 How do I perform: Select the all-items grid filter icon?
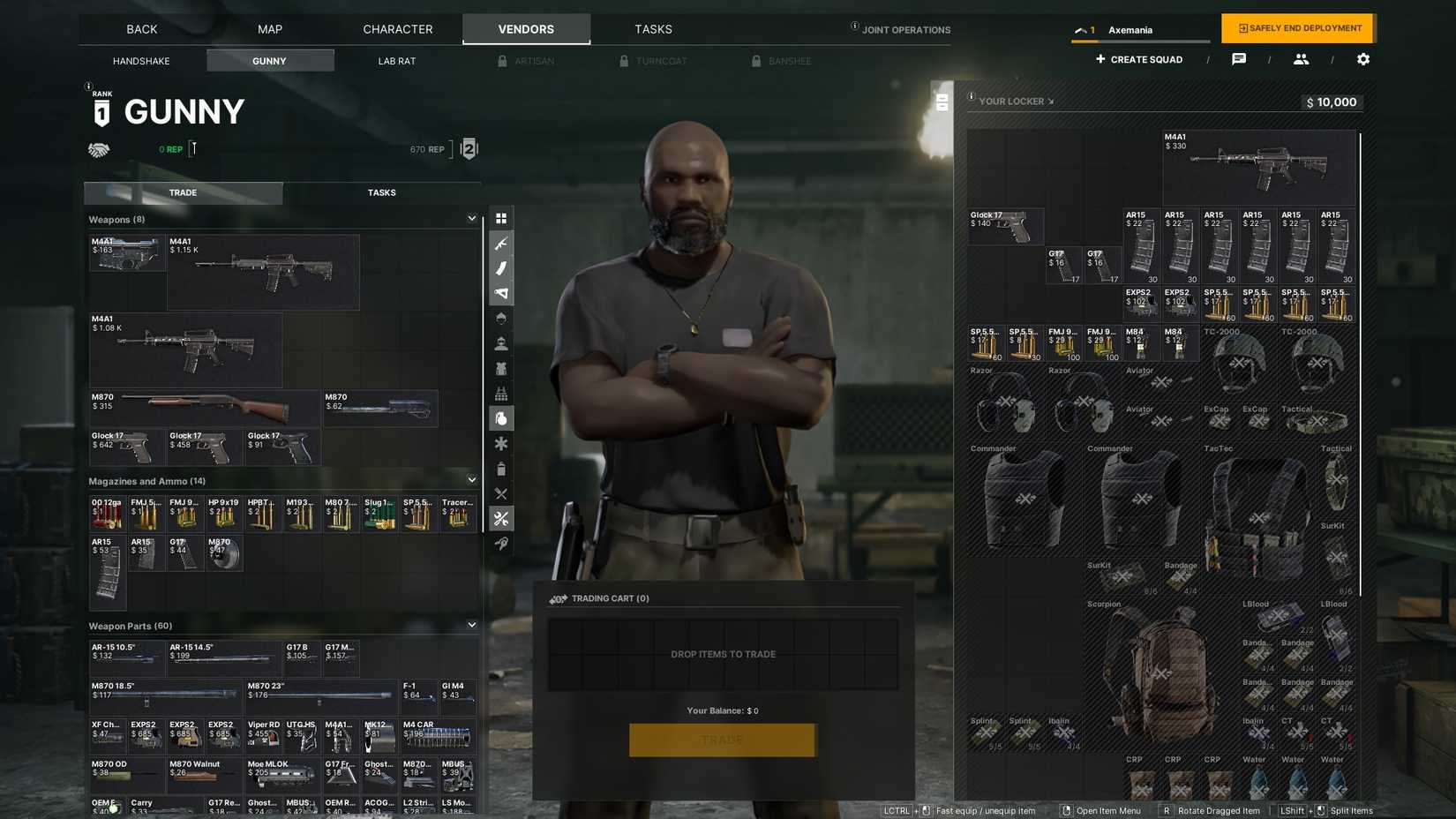(x=501, y=218)
